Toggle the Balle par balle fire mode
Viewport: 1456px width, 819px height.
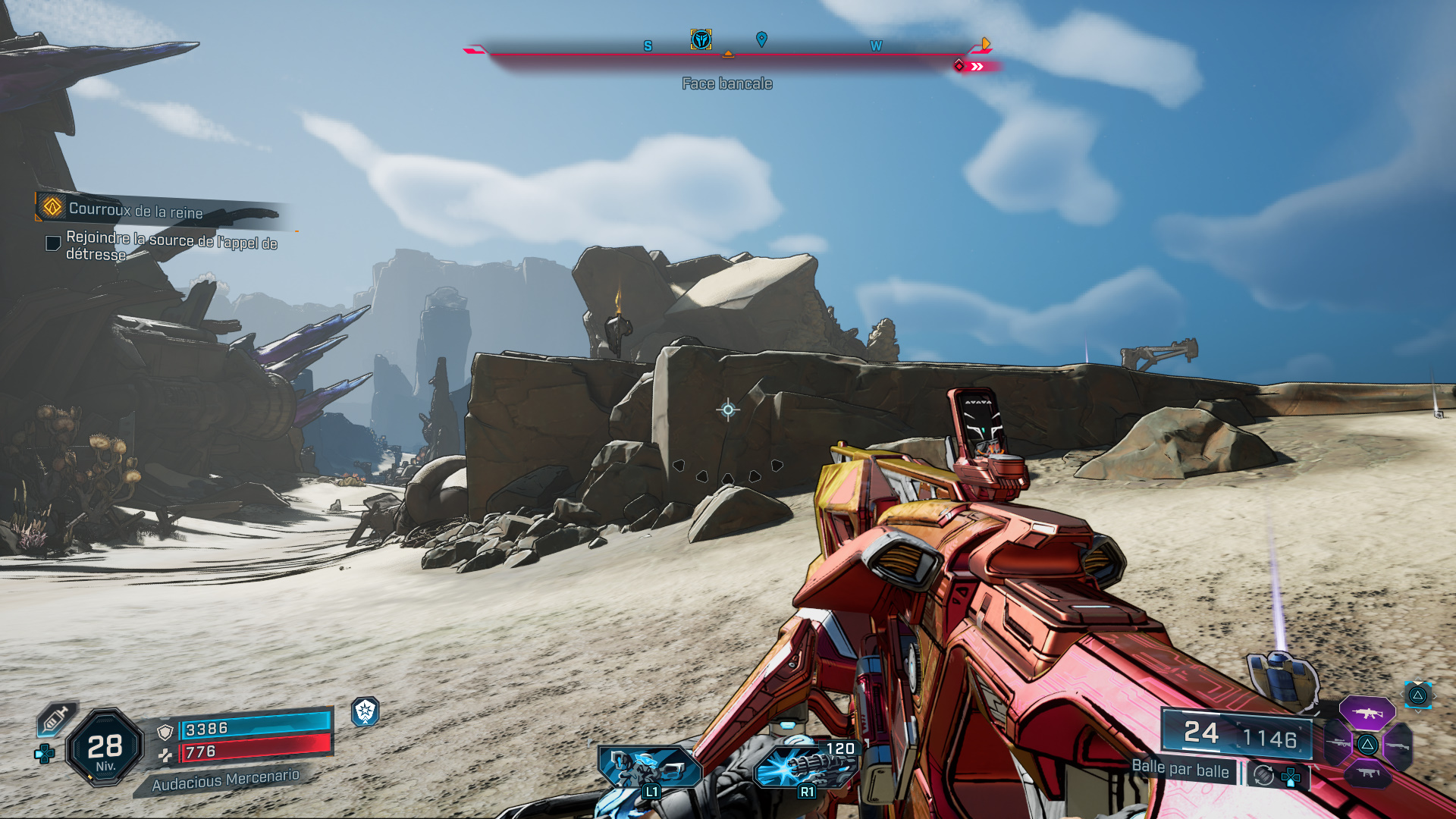(x=1180, y=769)
